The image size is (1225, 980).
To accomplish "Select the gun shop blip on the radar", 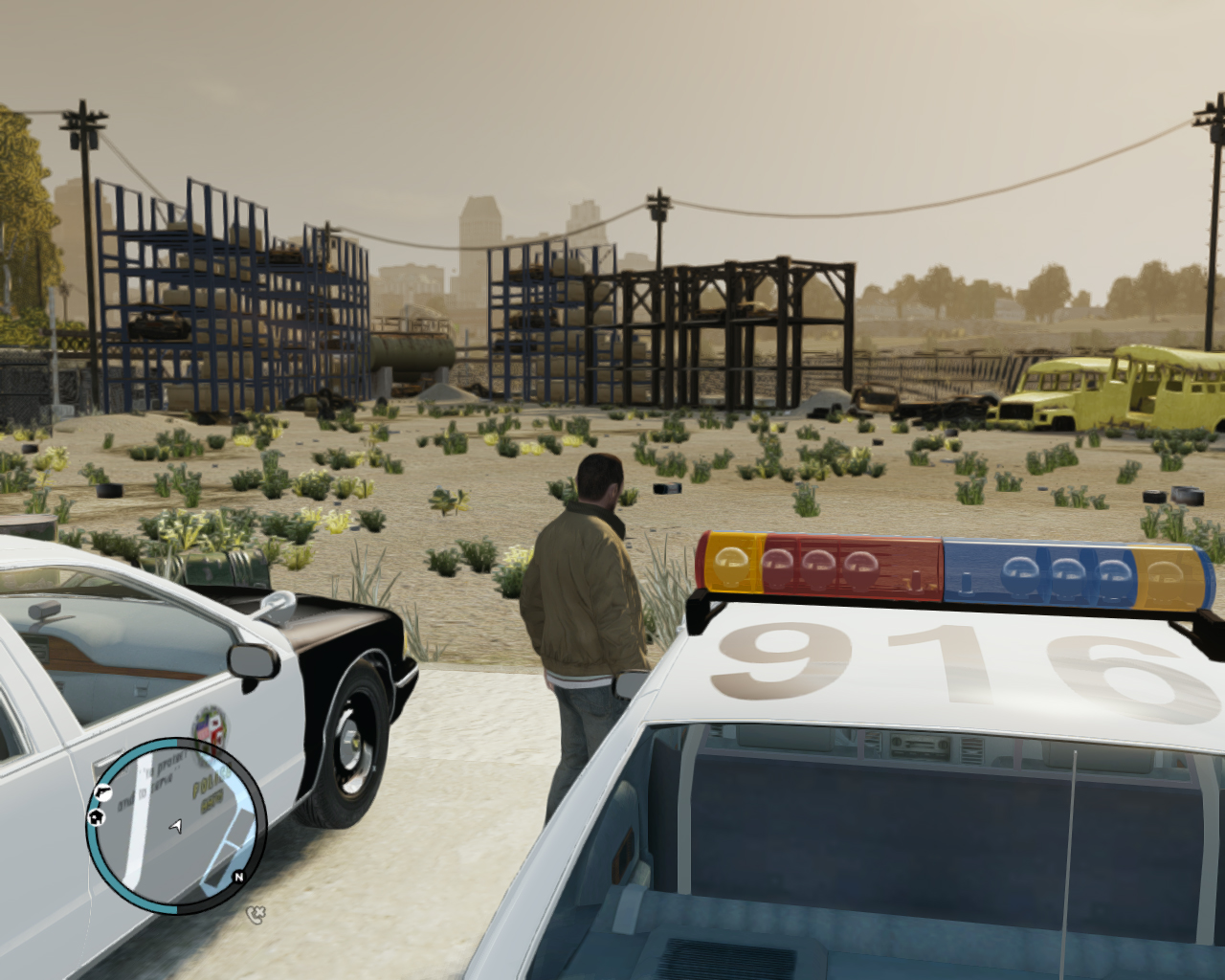I will (101, 792).
